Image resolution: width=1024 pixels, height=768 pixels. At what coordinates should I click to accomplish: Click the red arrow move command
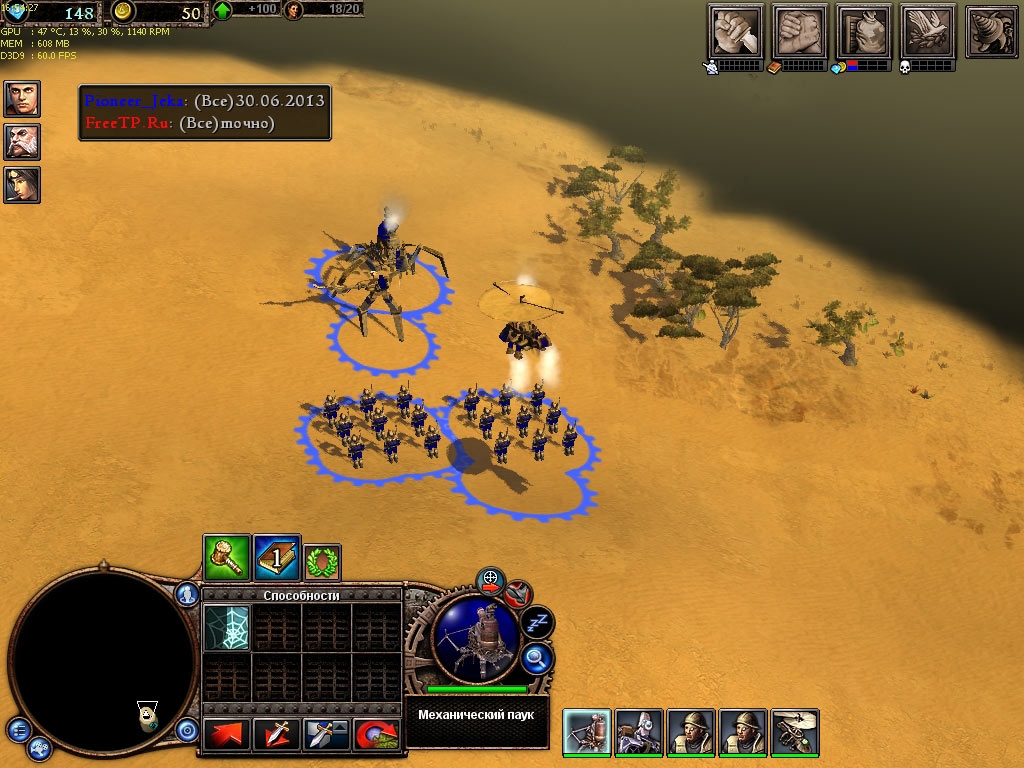[227, 735]
